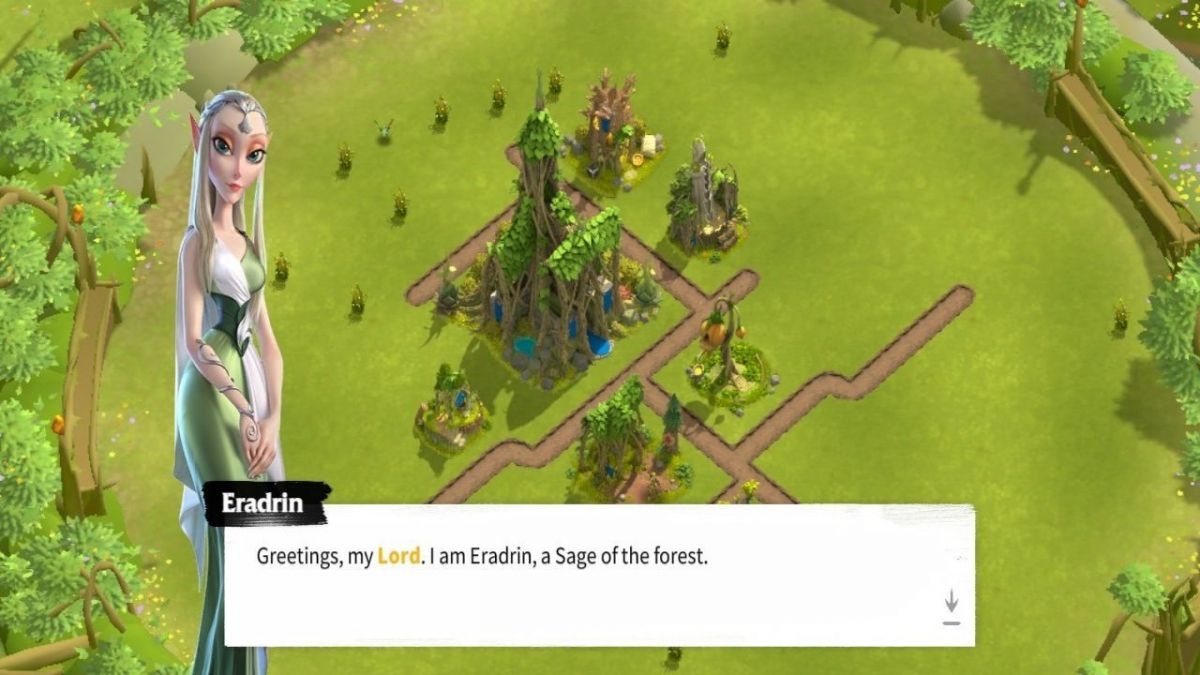
Task: Advance dialogue with the down-arrow icon
Action: [x=951, y=605]
